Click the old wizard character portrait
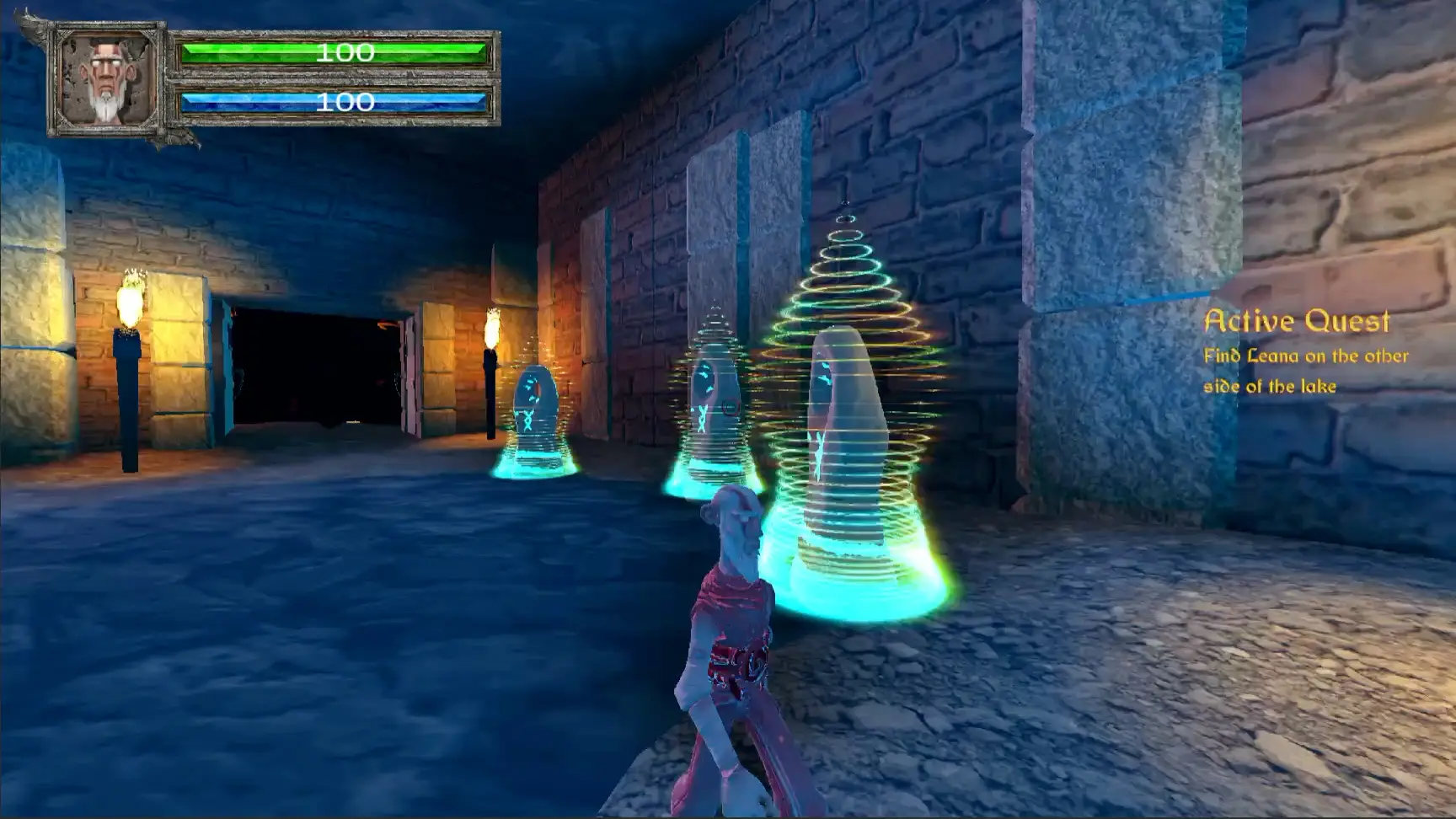The width and height of the screenshot is (1456, 819). pos(107,79)
